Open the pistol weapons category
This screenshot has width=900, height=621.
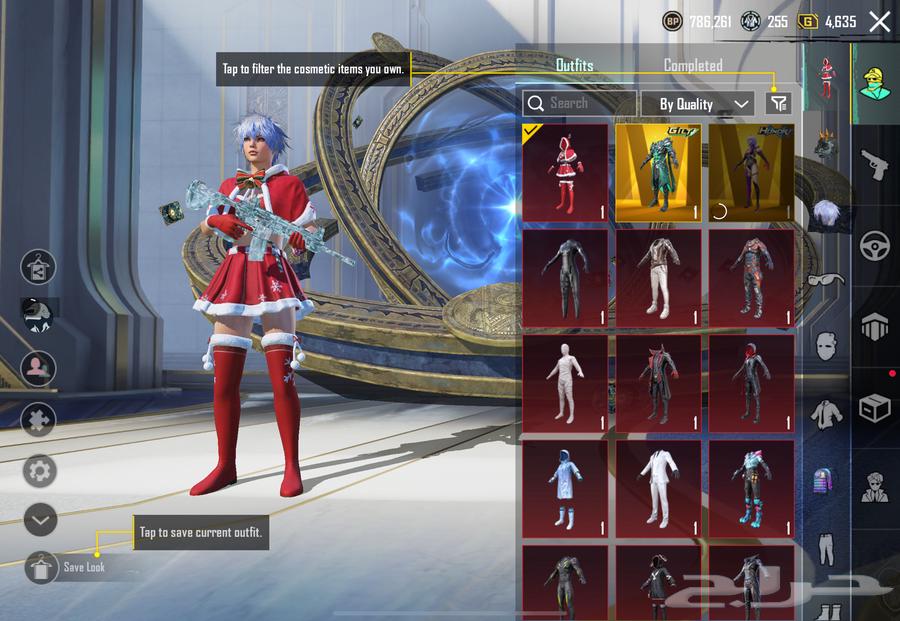(875, 164)
